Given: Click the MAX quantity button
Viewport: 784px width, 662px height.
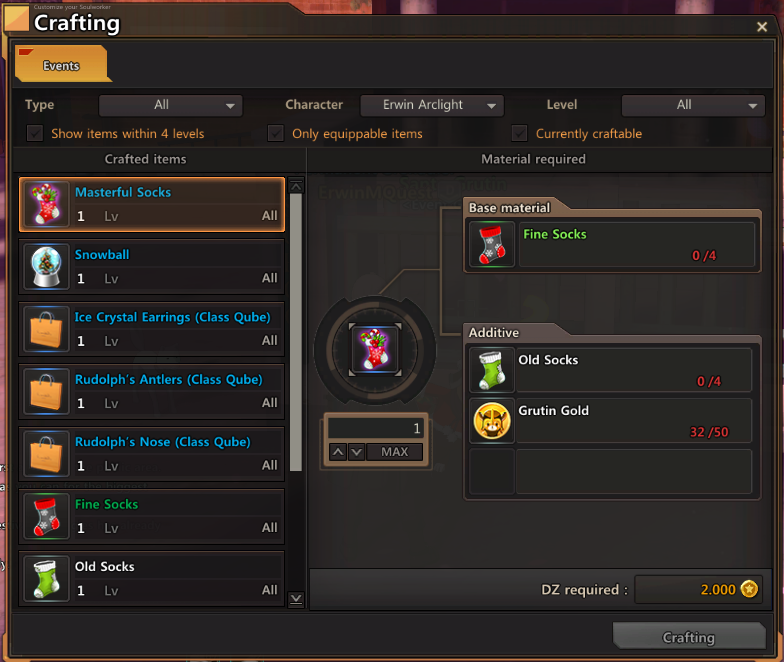Looking at the screenshot, I should (395, 452).
